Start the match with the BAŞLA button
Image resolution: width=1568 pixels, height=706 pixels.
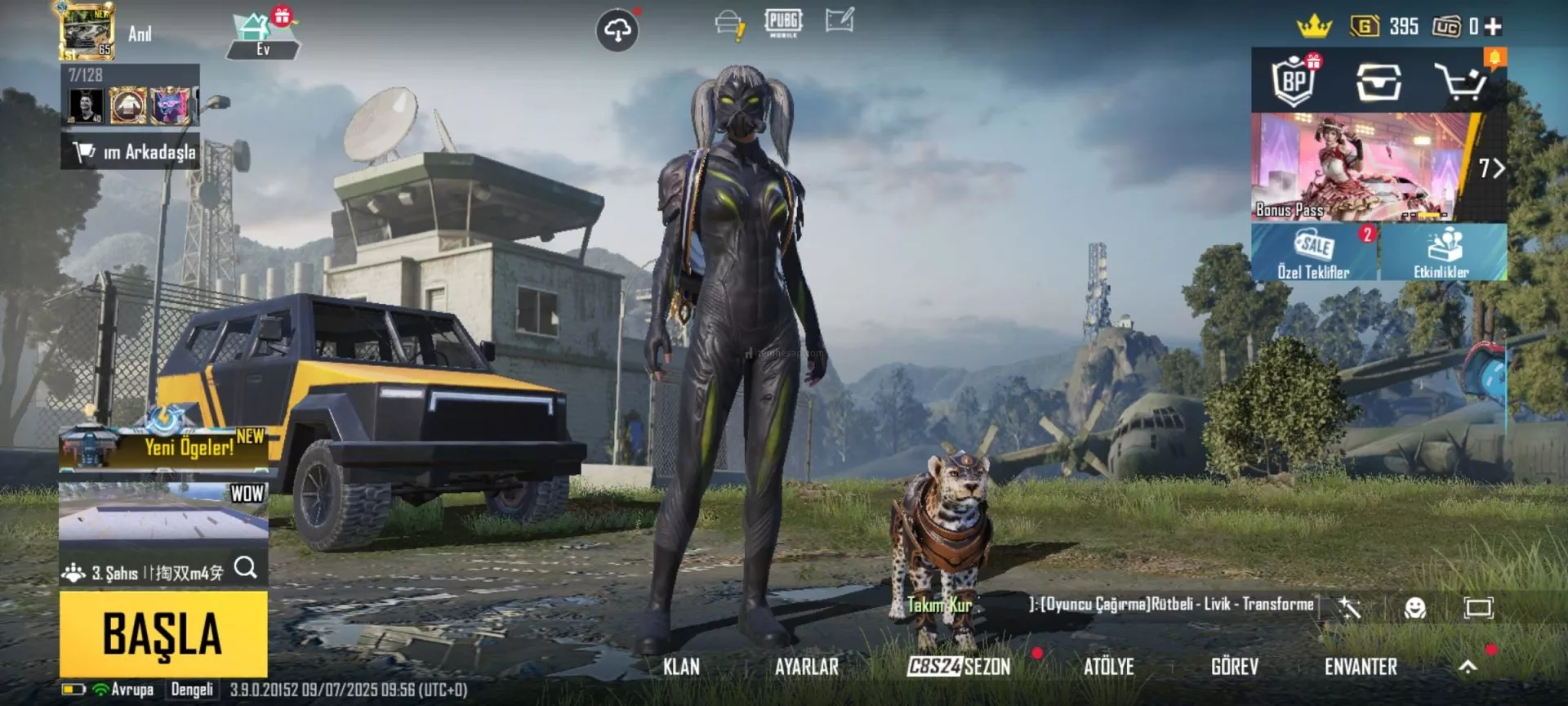click(x=163, y=633)
